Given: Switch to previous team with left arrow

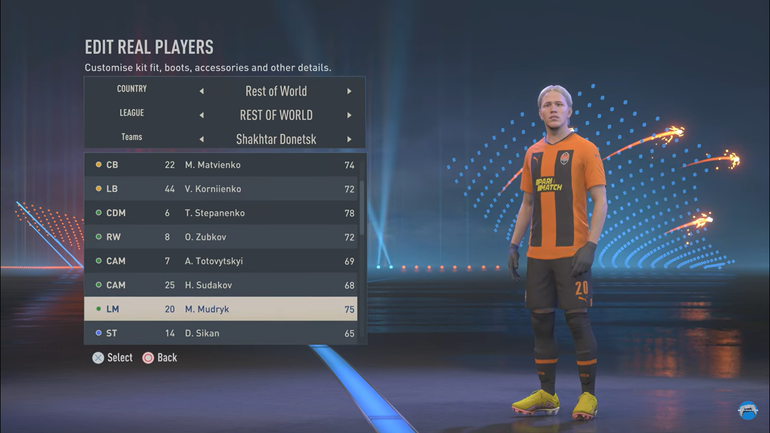Looking at the screenshot, I should pyautogui.click(x=201, y=139).
